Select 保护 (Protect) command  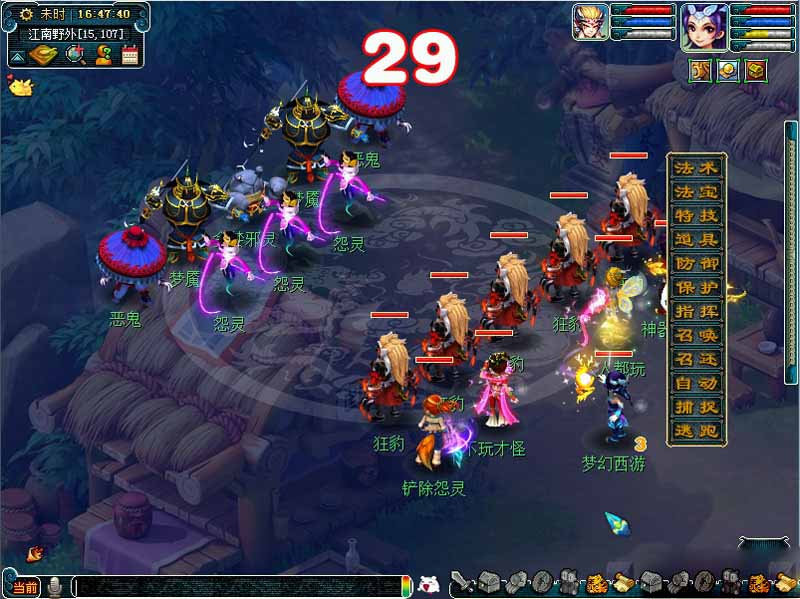click(697, 288)
